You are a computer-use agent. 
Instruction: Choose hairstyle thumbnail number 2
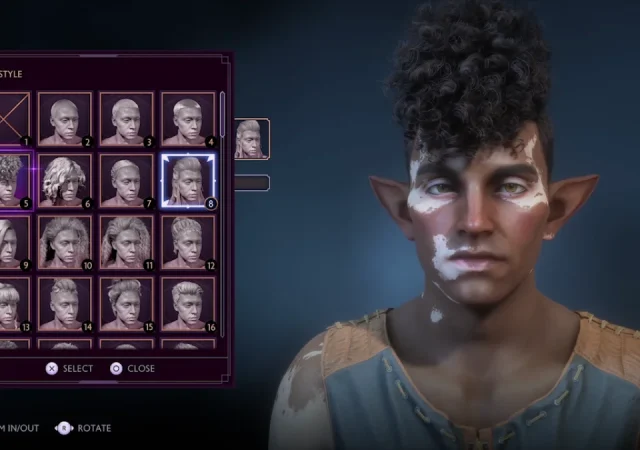[65, 119]
